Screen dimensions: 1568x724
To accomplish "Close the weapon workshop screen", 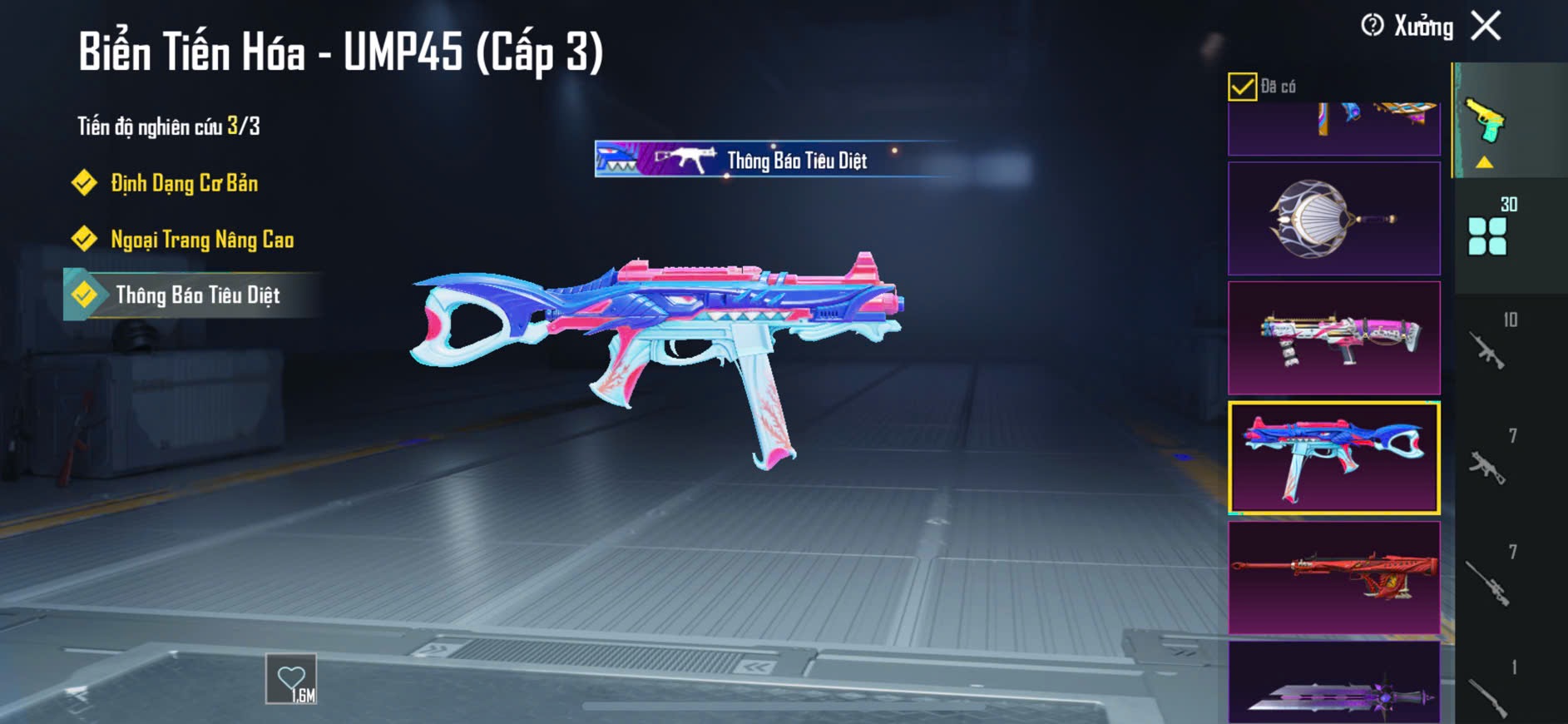I will pos(1486,26).
